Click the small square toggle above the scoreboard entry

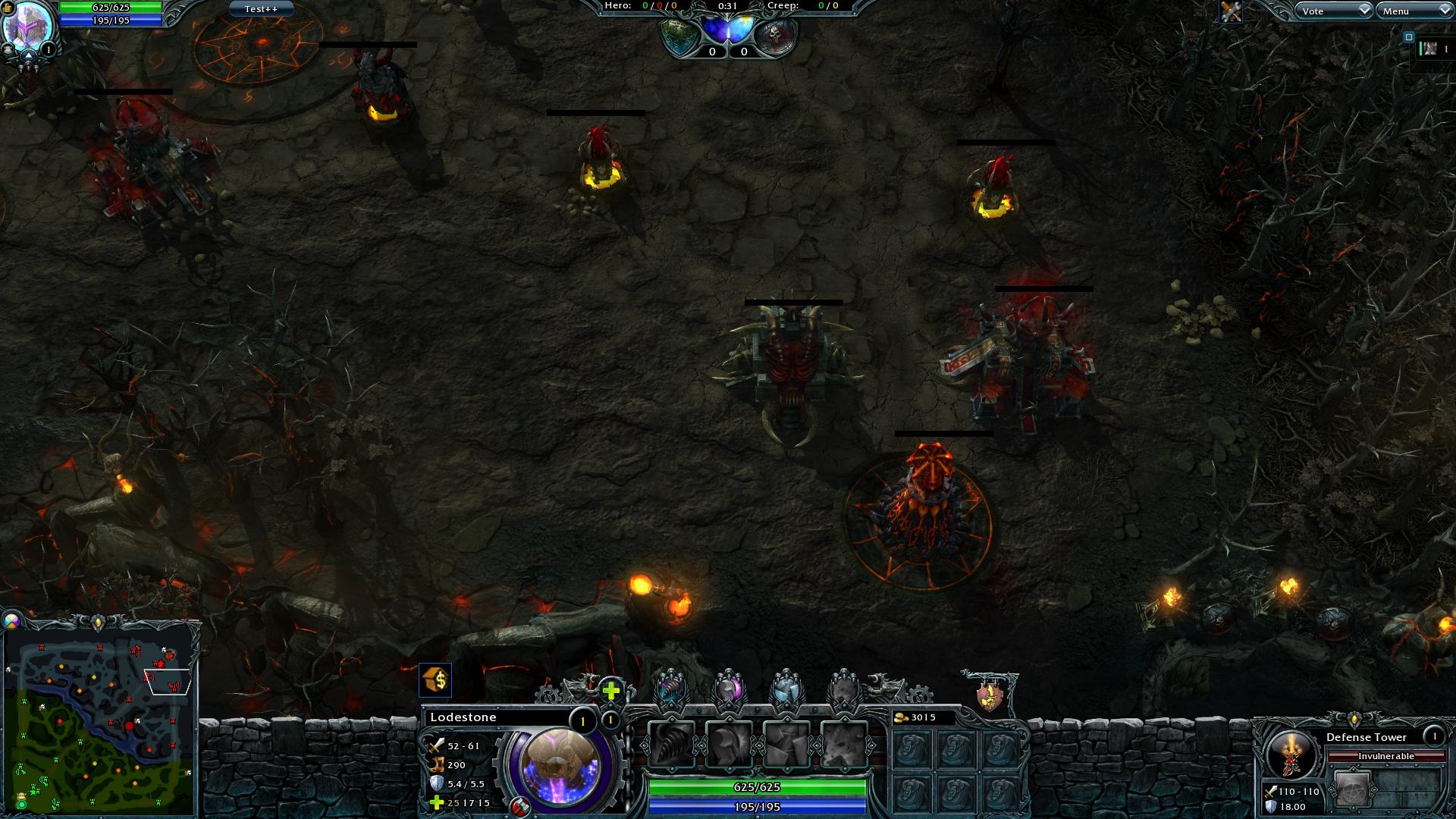pos(1409,36)
